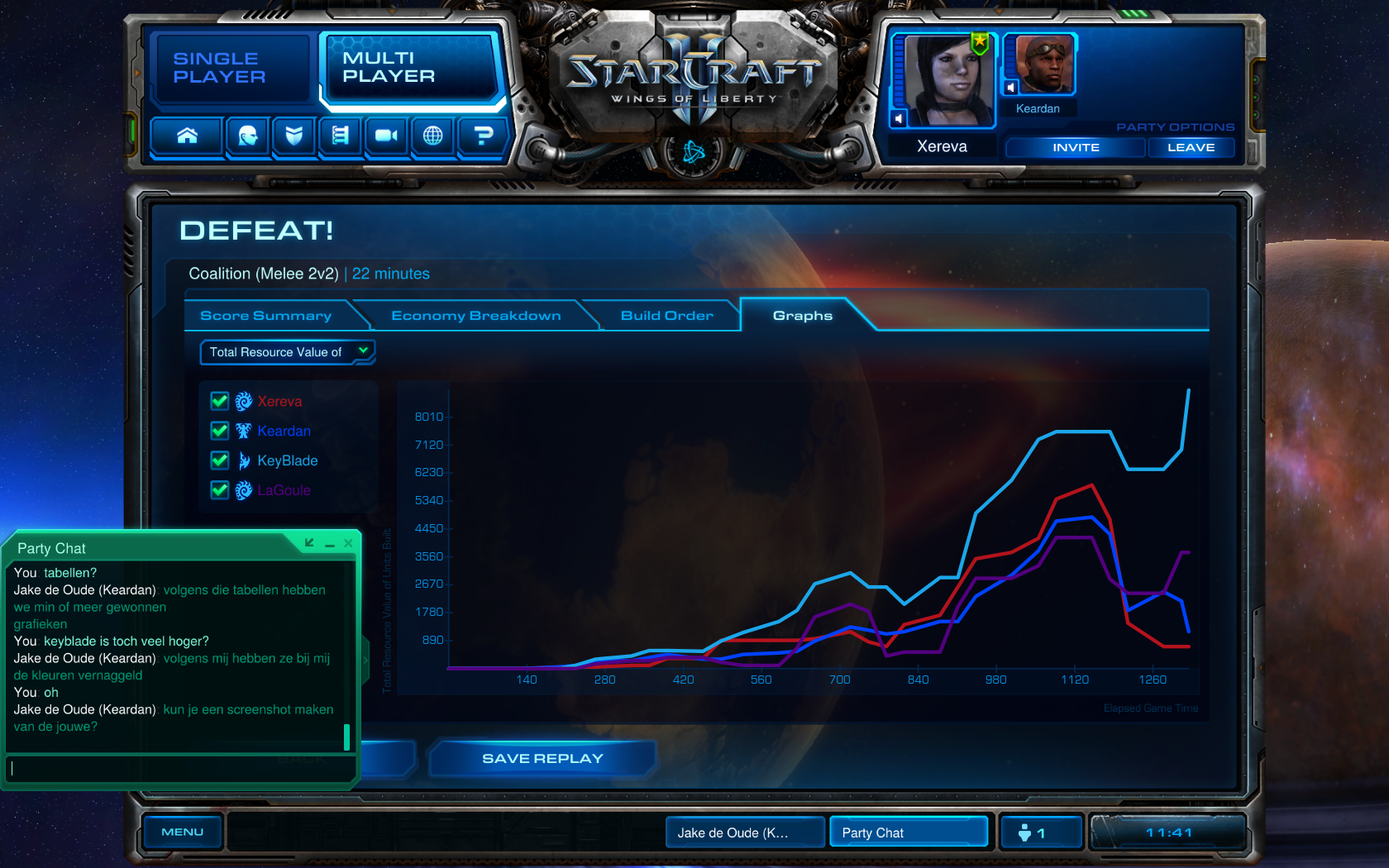Toggle LaGoule's graph checkbox

(220, 490)
